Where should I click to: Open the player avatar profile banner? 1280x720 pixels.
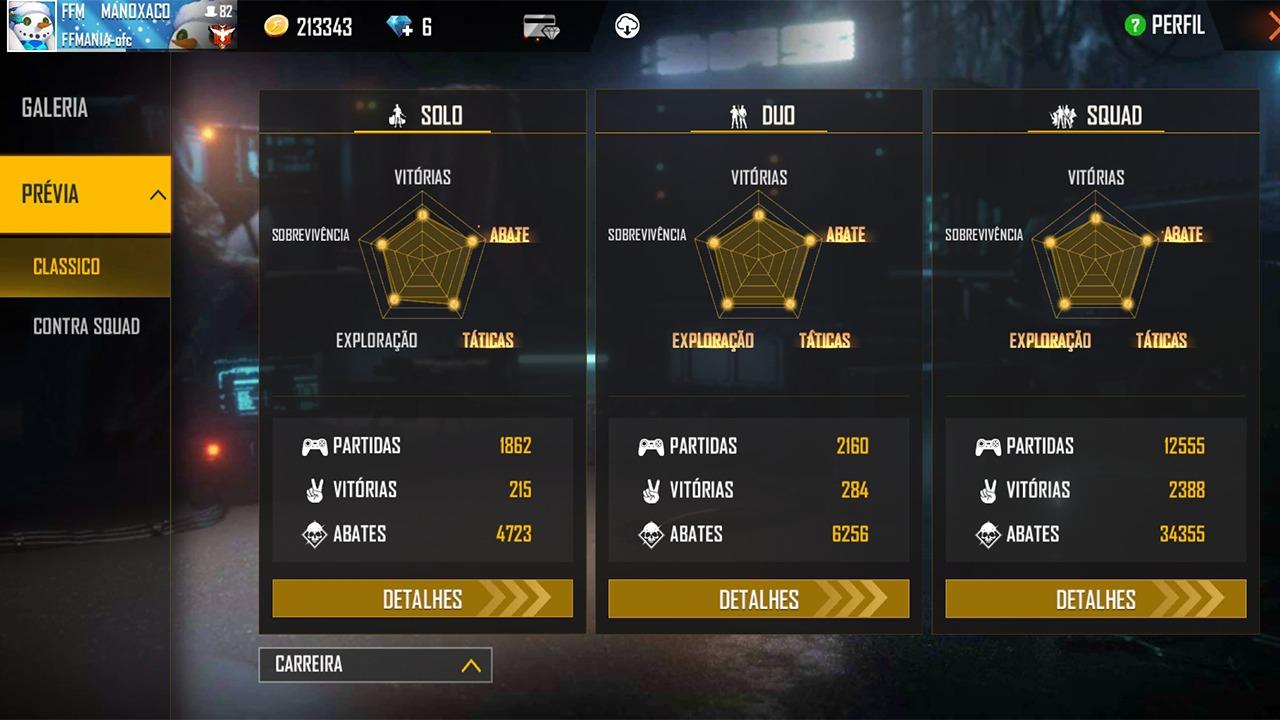[x=120, y=26]
